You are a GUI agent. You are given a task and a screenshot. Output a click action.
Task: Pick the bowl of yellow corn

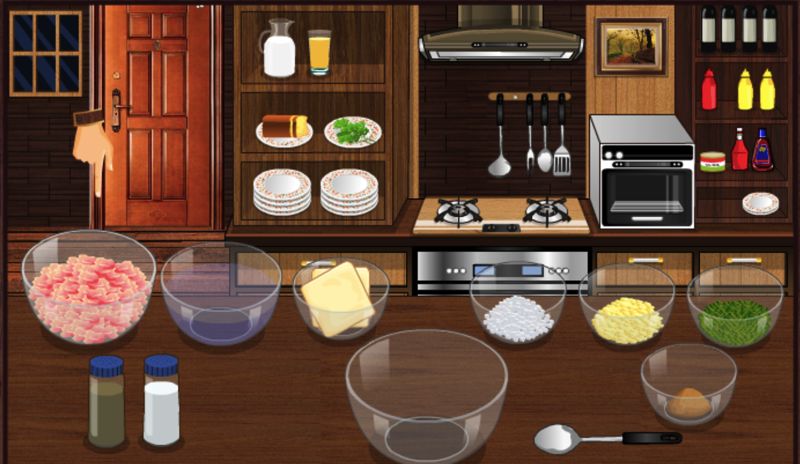click(627, 308)
